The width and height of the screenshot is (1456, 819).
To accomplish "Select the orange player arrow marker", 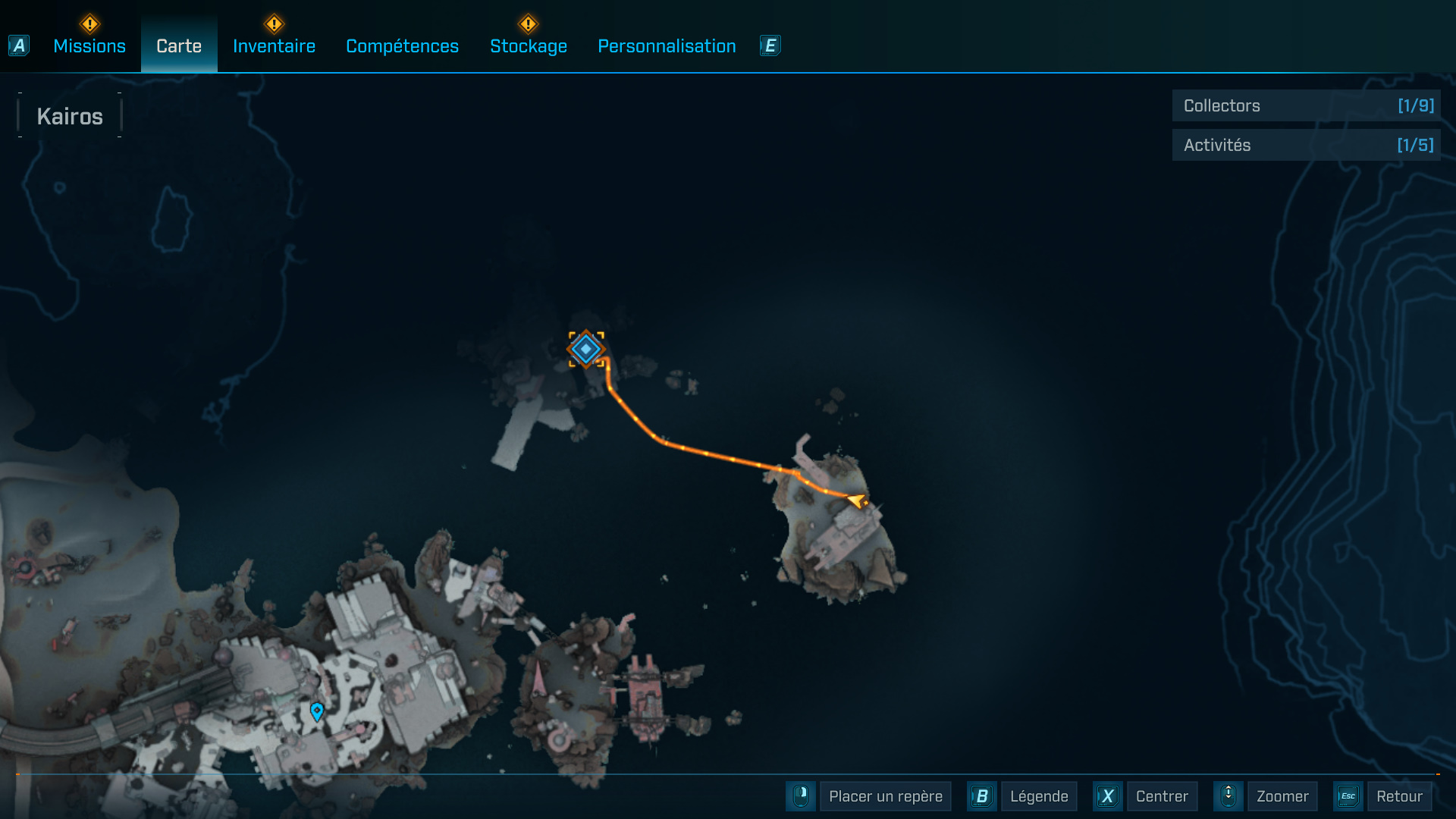I will click(858, 500).
